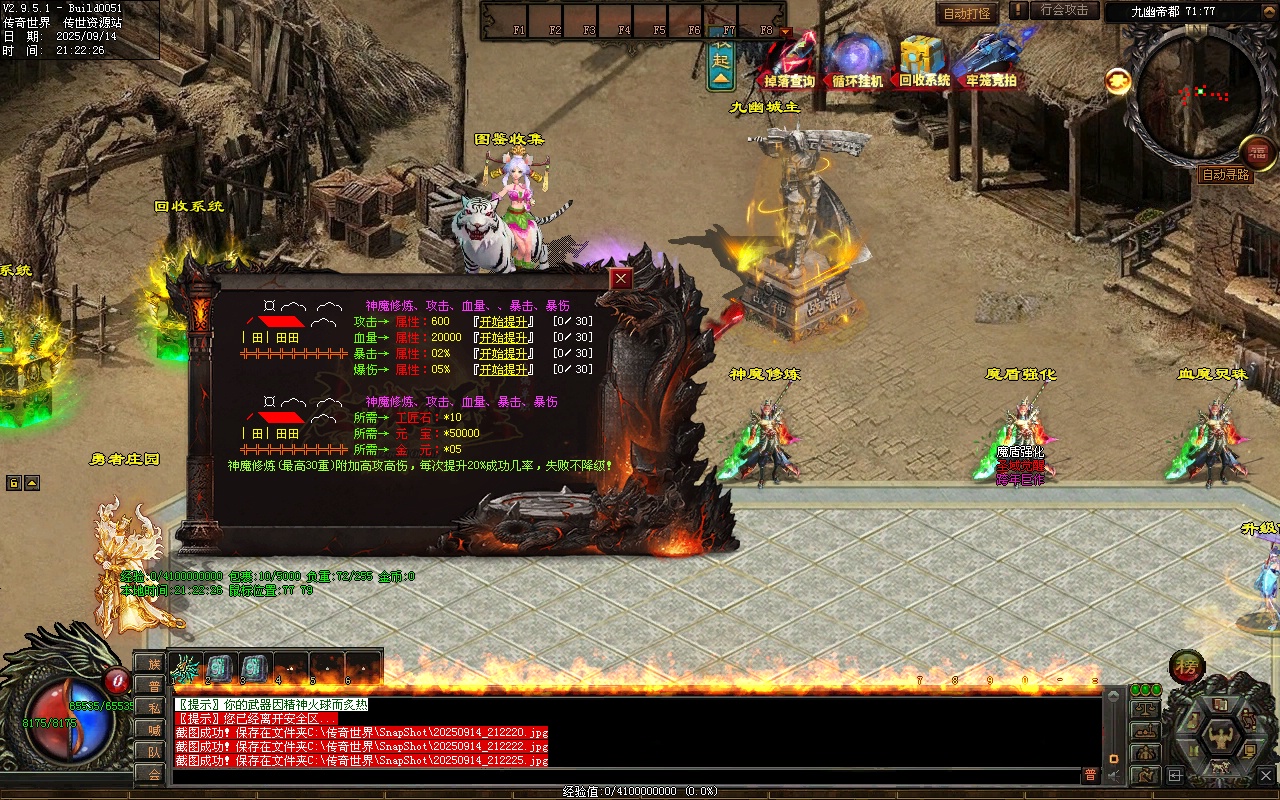Open the balance scales trade button
1280x800 pixels.
[1145, 709]
